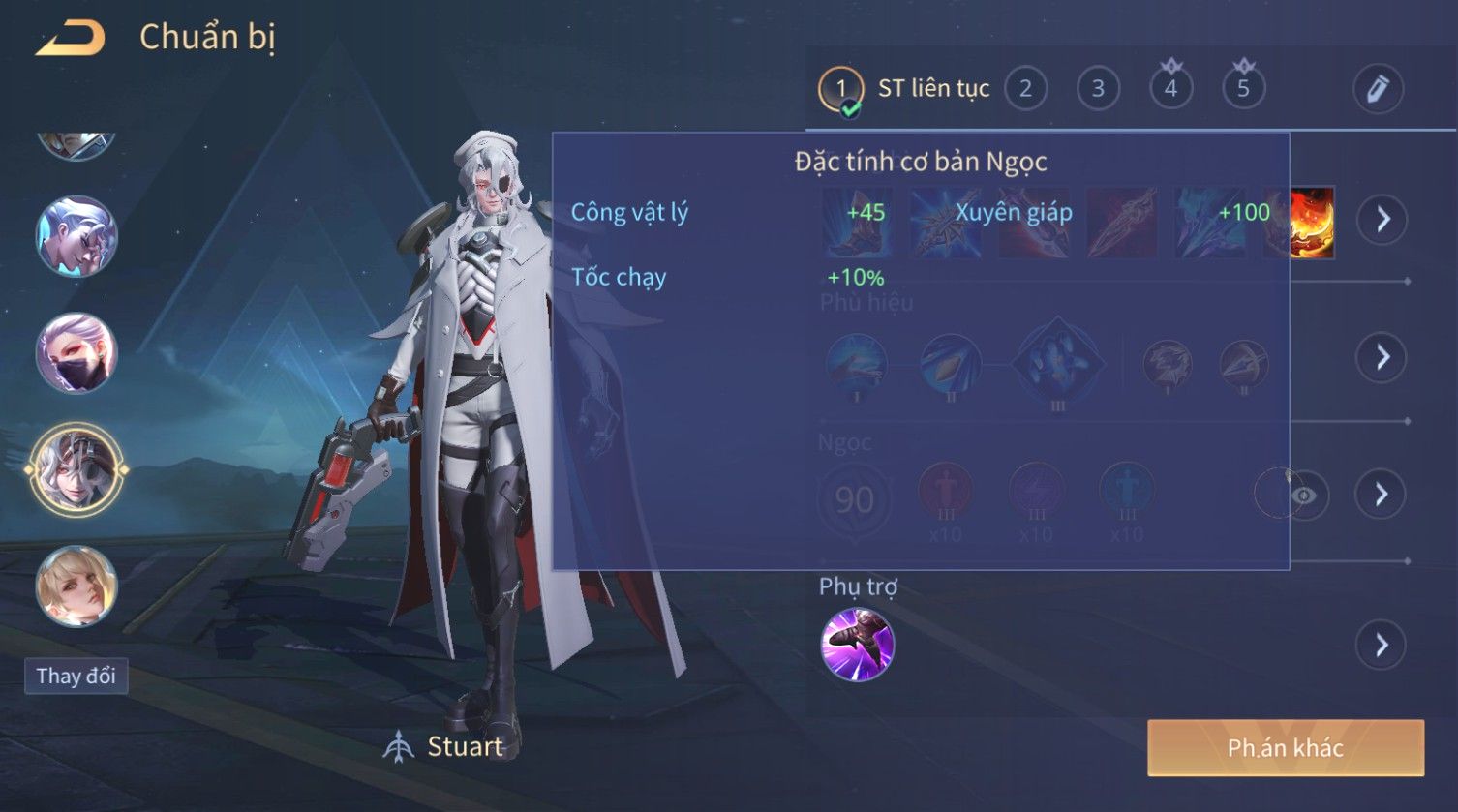1458x812 pixels.
Task: Click the Phản khác button
Action: coord(1285,747)
